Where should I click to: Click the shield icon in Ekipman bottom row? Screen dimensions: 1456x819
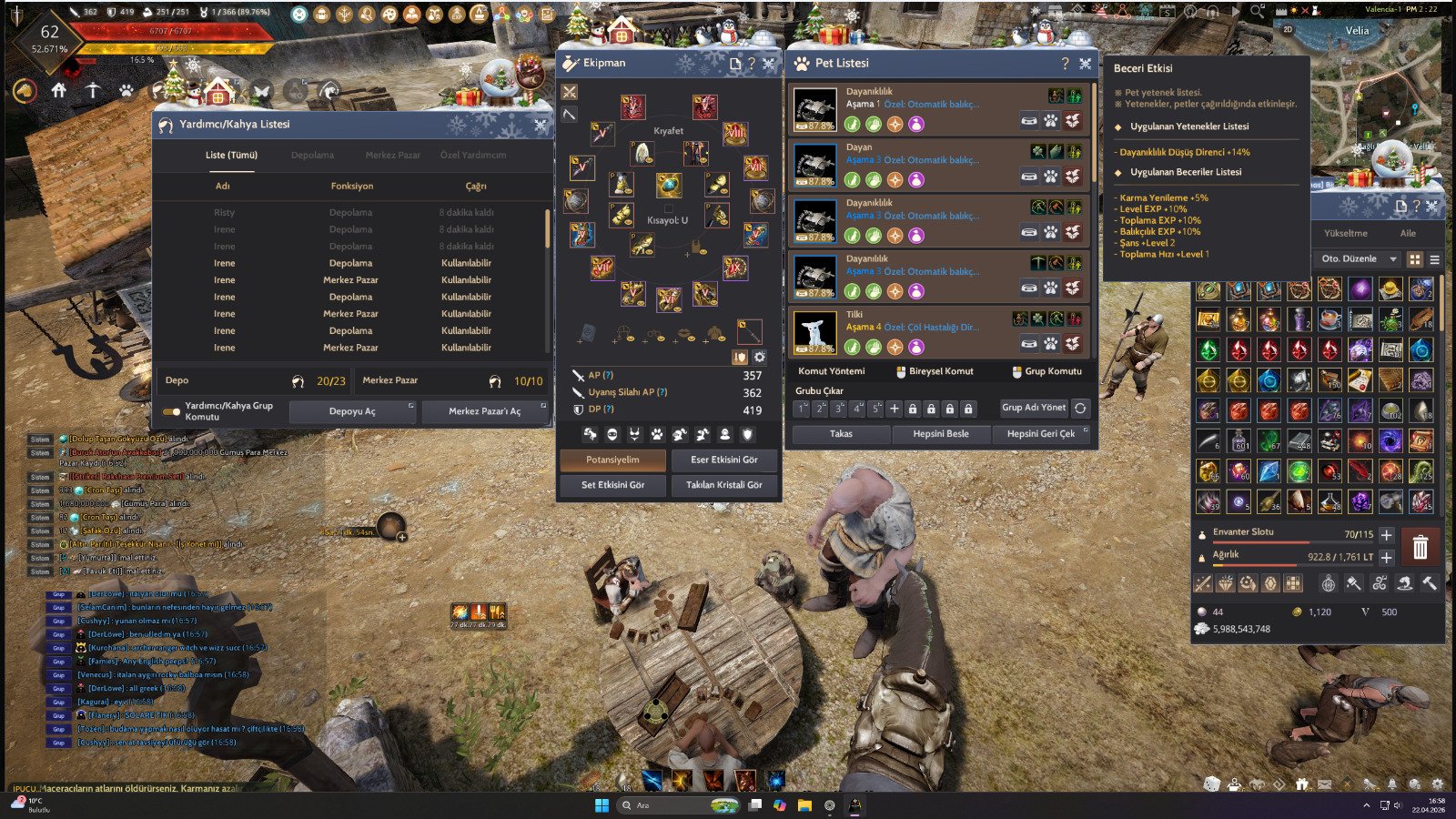[x=748, y=435]
